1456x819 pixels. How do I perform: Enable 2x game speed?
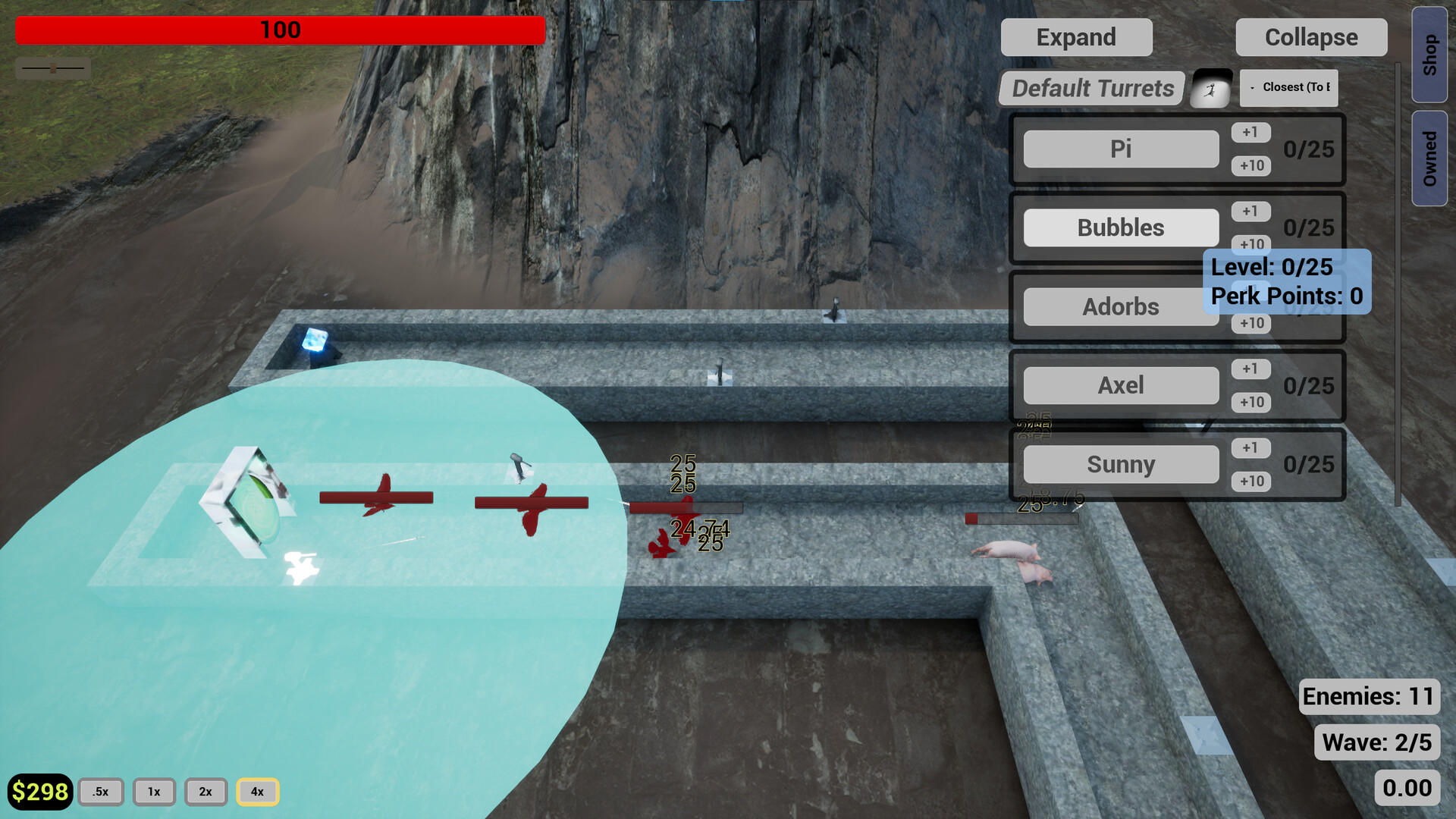[x=205, y=791]
